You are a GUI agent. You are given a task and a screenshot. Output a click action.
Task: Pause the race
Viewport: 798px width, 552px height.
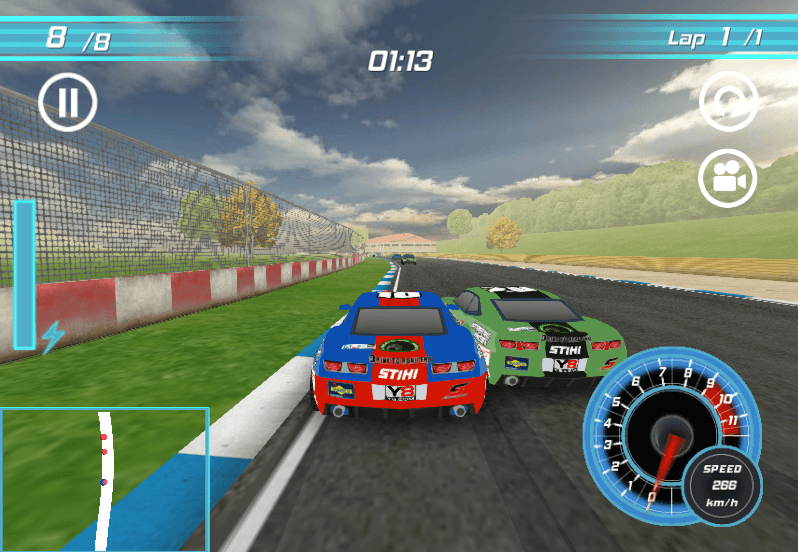pos(68,103)
